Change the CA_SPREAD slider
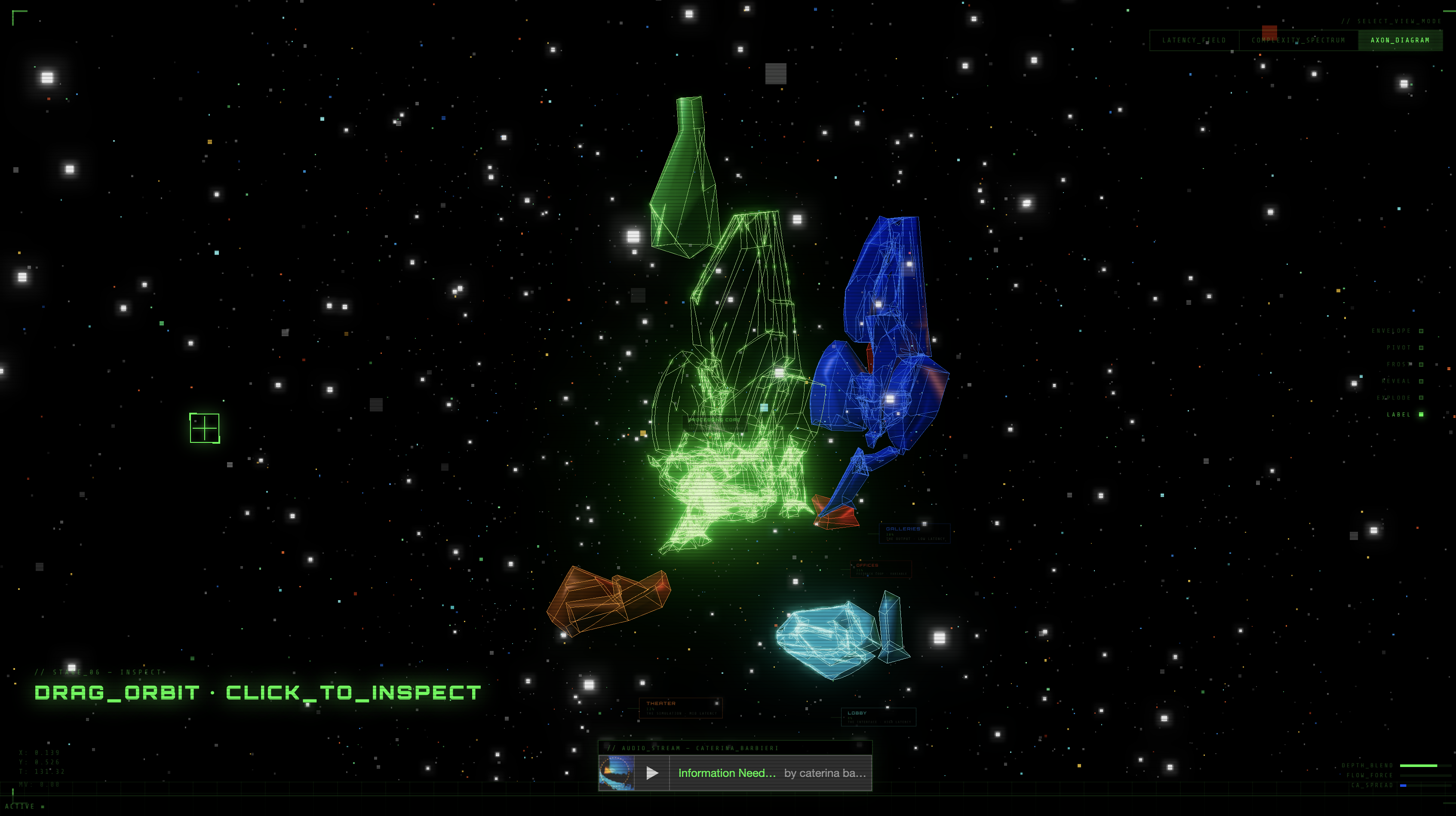1456x816 pixels. (1425, 785)
